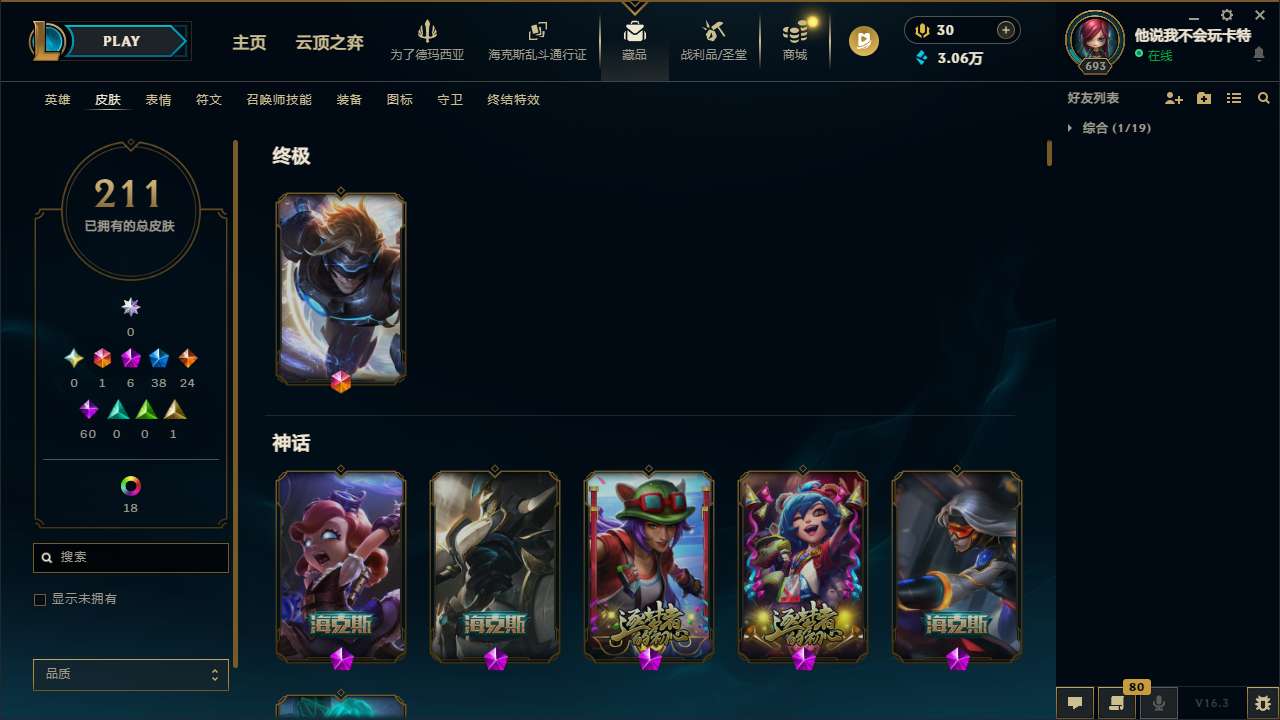Open the 海克斯乱斗通行证 pass icon
1280x720 pixels.
537,40
